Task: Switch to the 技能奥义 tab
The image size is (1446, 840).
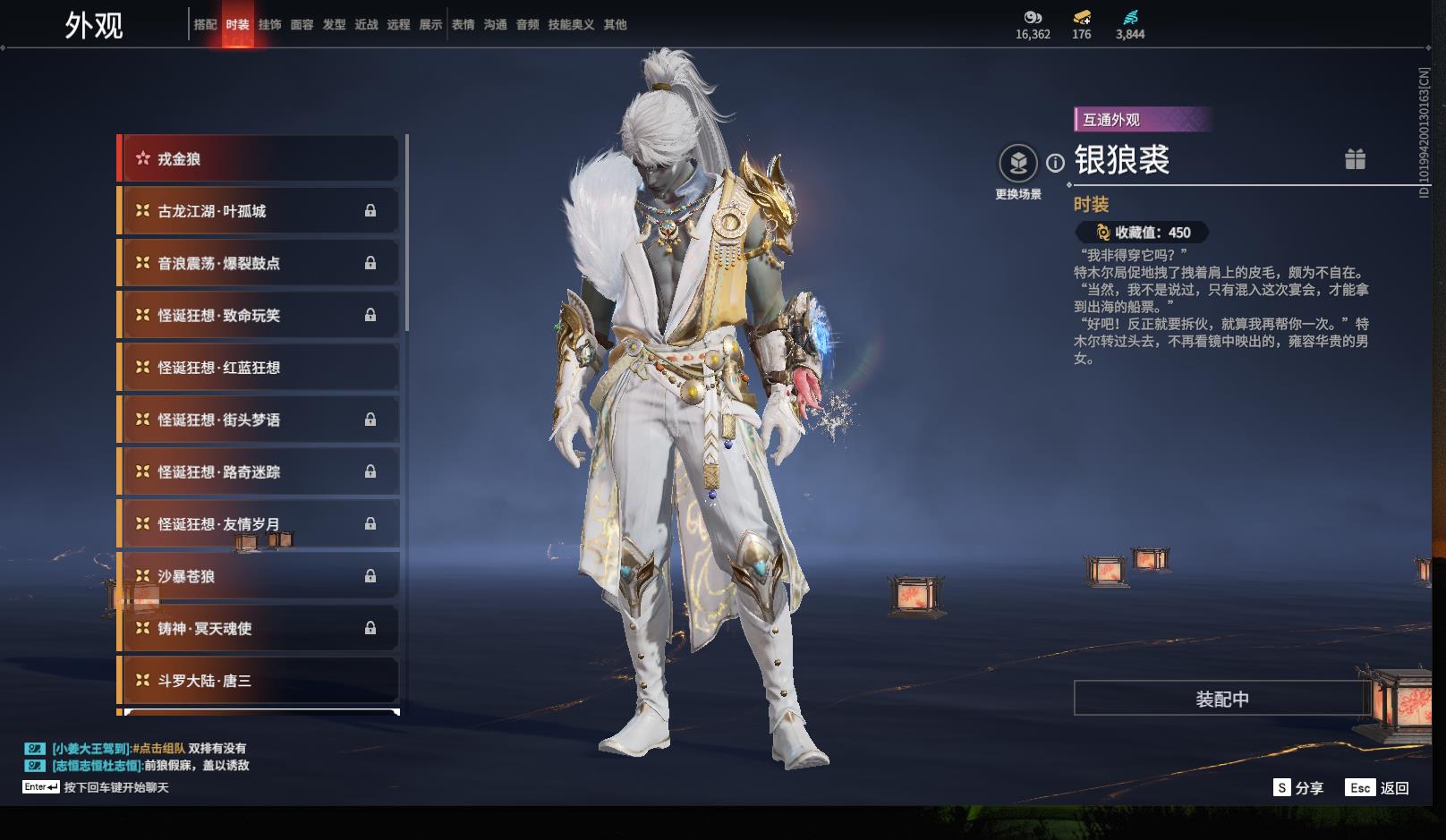Action: (x=571, y=25)
